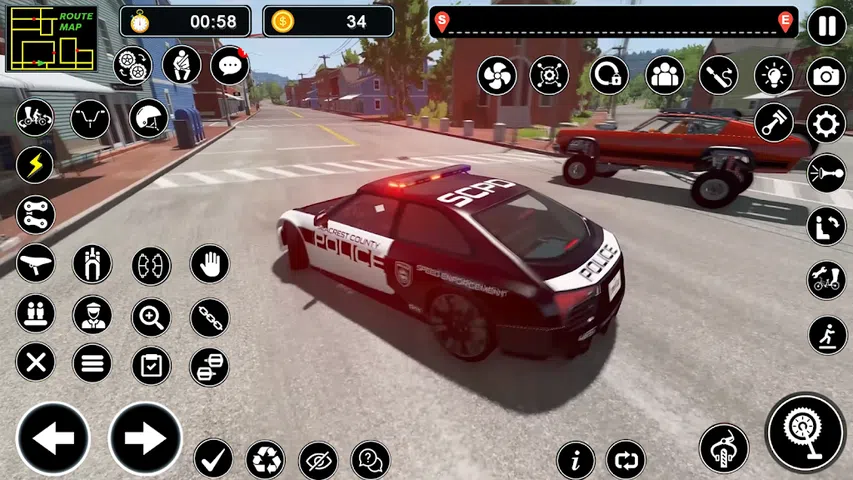Tap the large pedal accelerate button
The width and height of the screenshot is (853, 480).
coord(806,432)
